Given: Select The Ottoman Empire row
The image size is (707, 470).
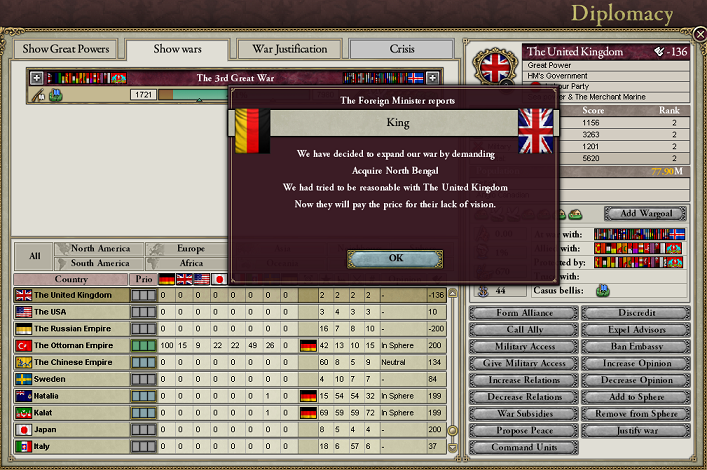Looking at the screenshot, I should [x=72, y=345].
